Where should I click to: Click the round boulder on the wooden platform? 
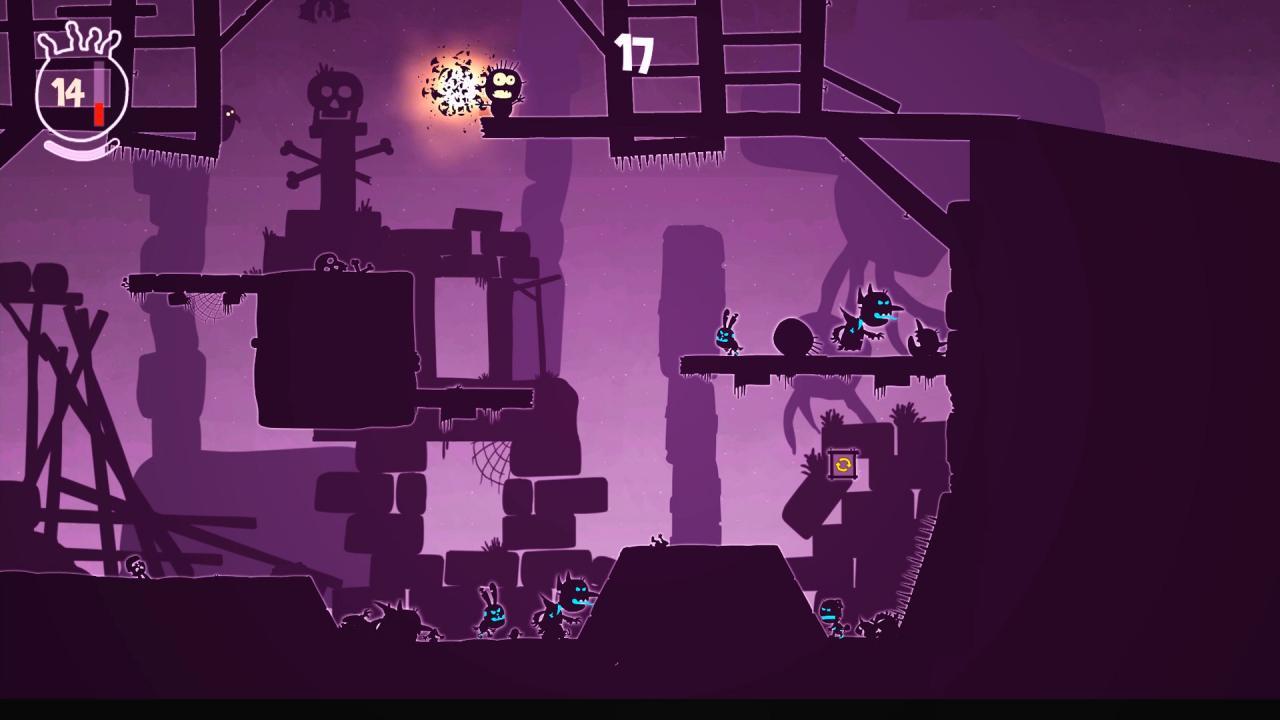pyautogui.click(x=793, y=336)
